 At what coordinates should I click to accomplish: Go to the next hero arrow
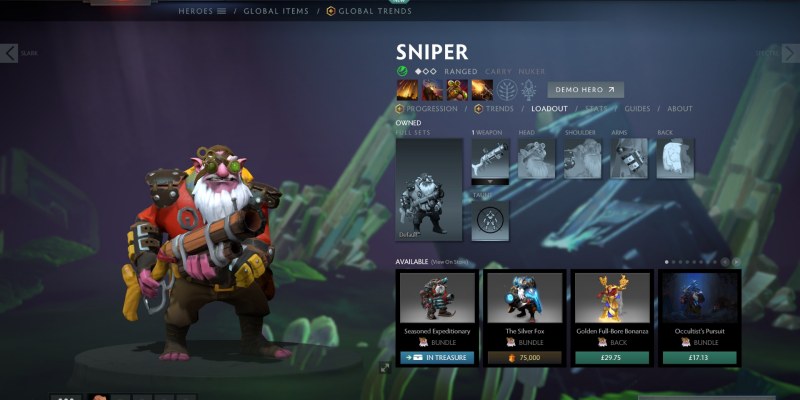pos(790,53)
